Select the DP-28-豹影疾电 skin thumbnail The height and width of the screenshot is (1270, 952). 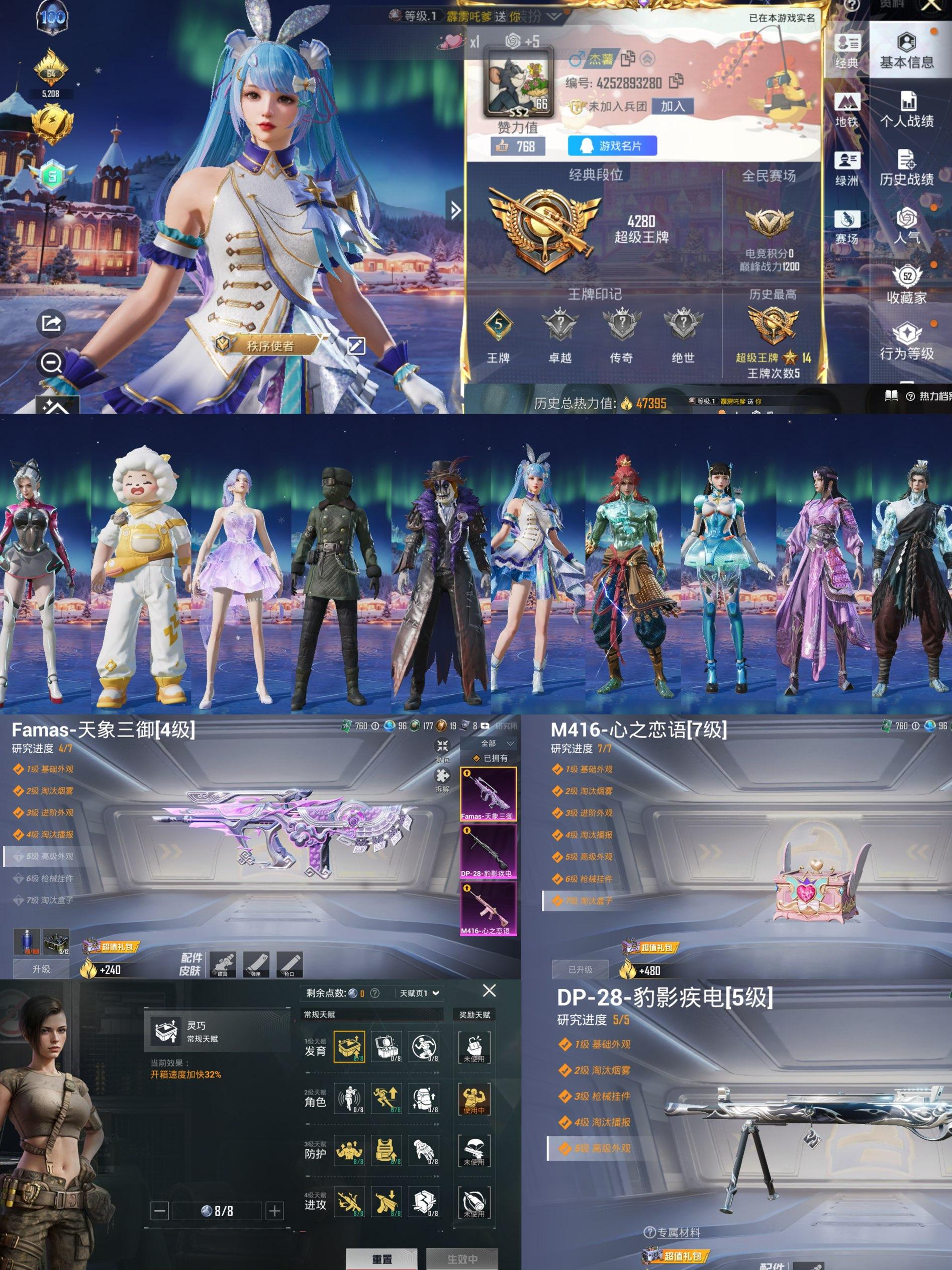click(x=487, y=852)
